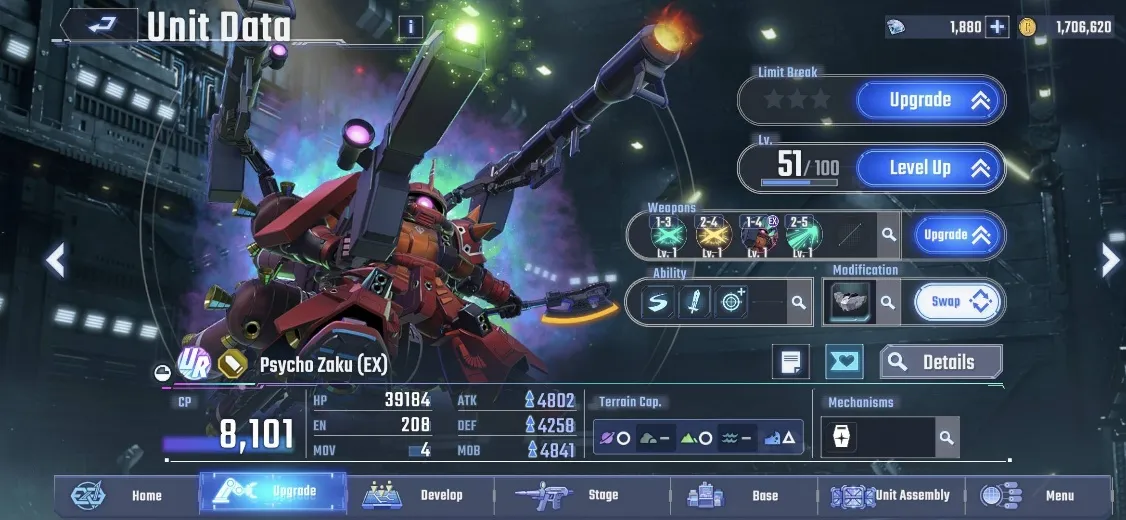Go to the Home tab

(125, 495)
